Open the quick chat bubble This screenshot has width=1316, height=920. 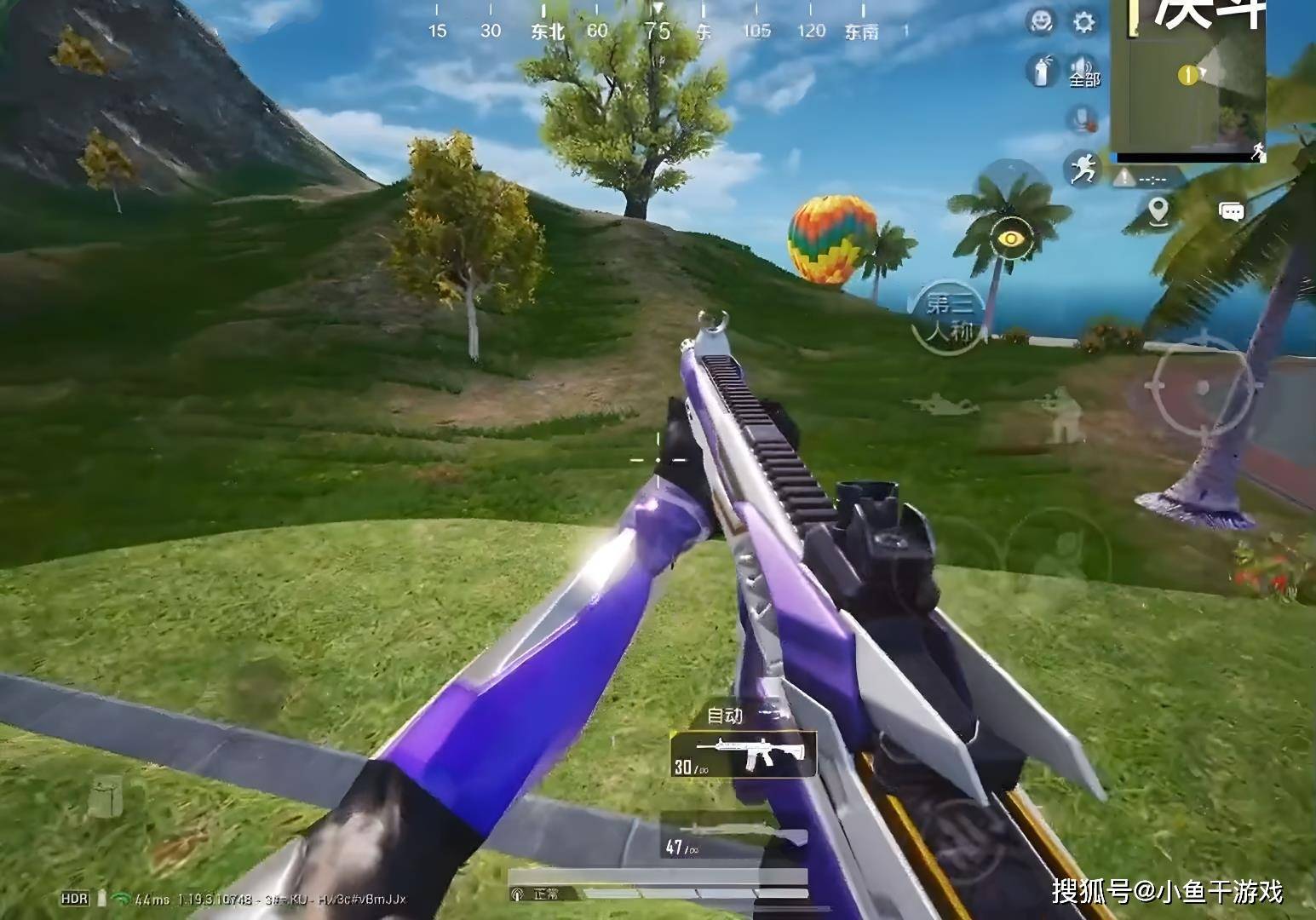click(x=1231, y=211)
